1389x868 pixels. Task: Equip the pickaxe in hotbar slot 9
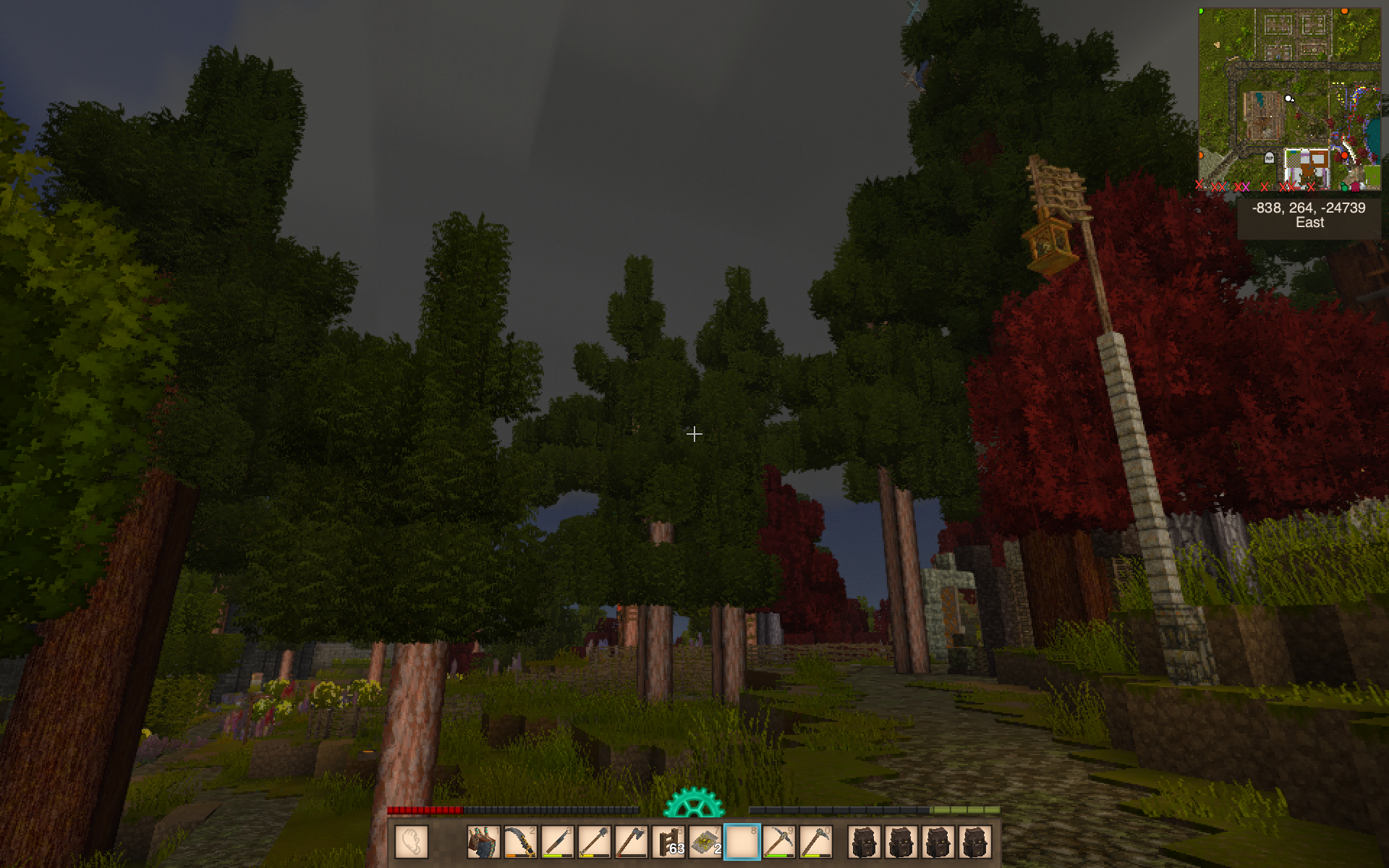[779, 842]
